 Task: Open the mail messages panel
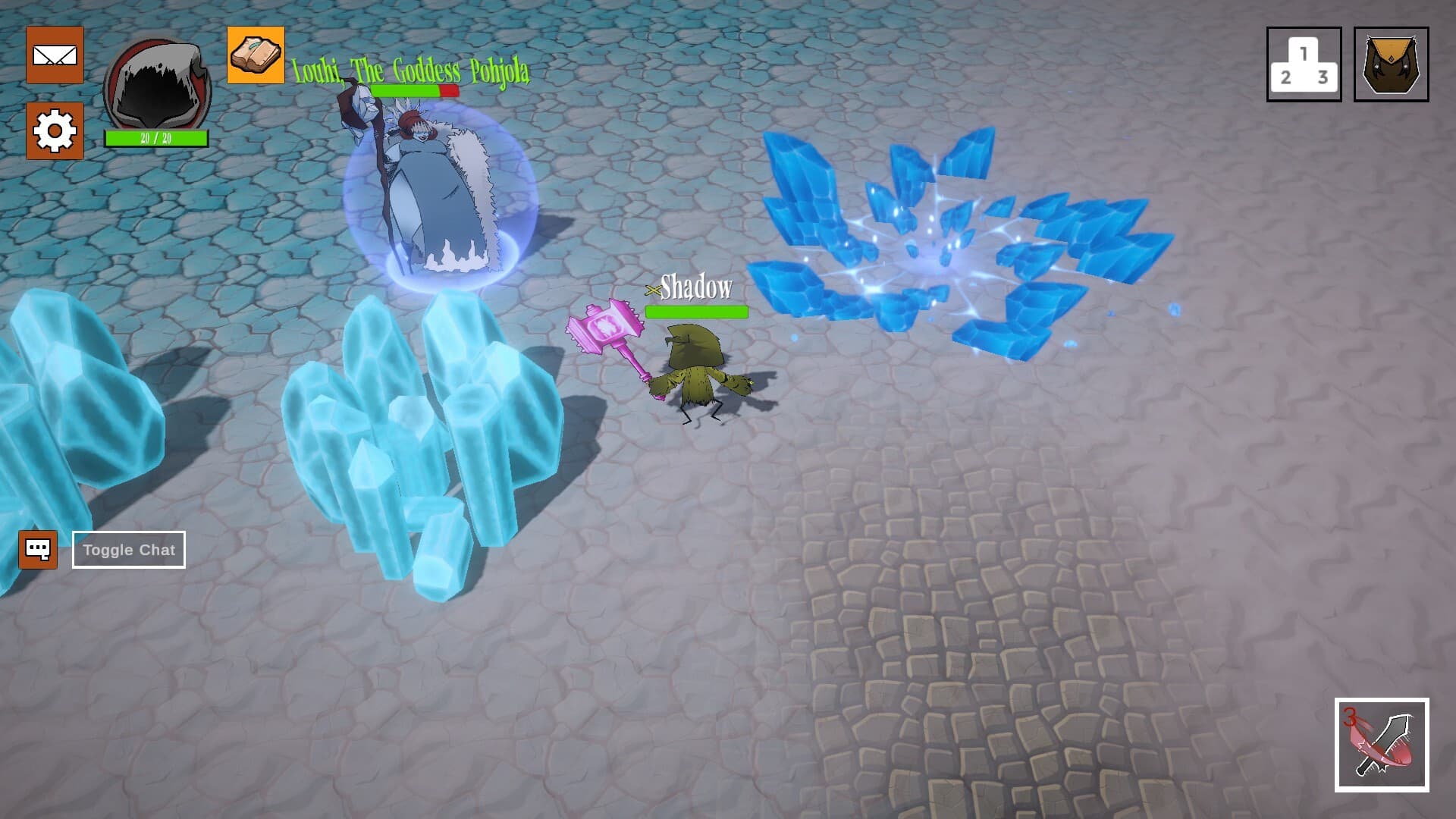point(55,56)
